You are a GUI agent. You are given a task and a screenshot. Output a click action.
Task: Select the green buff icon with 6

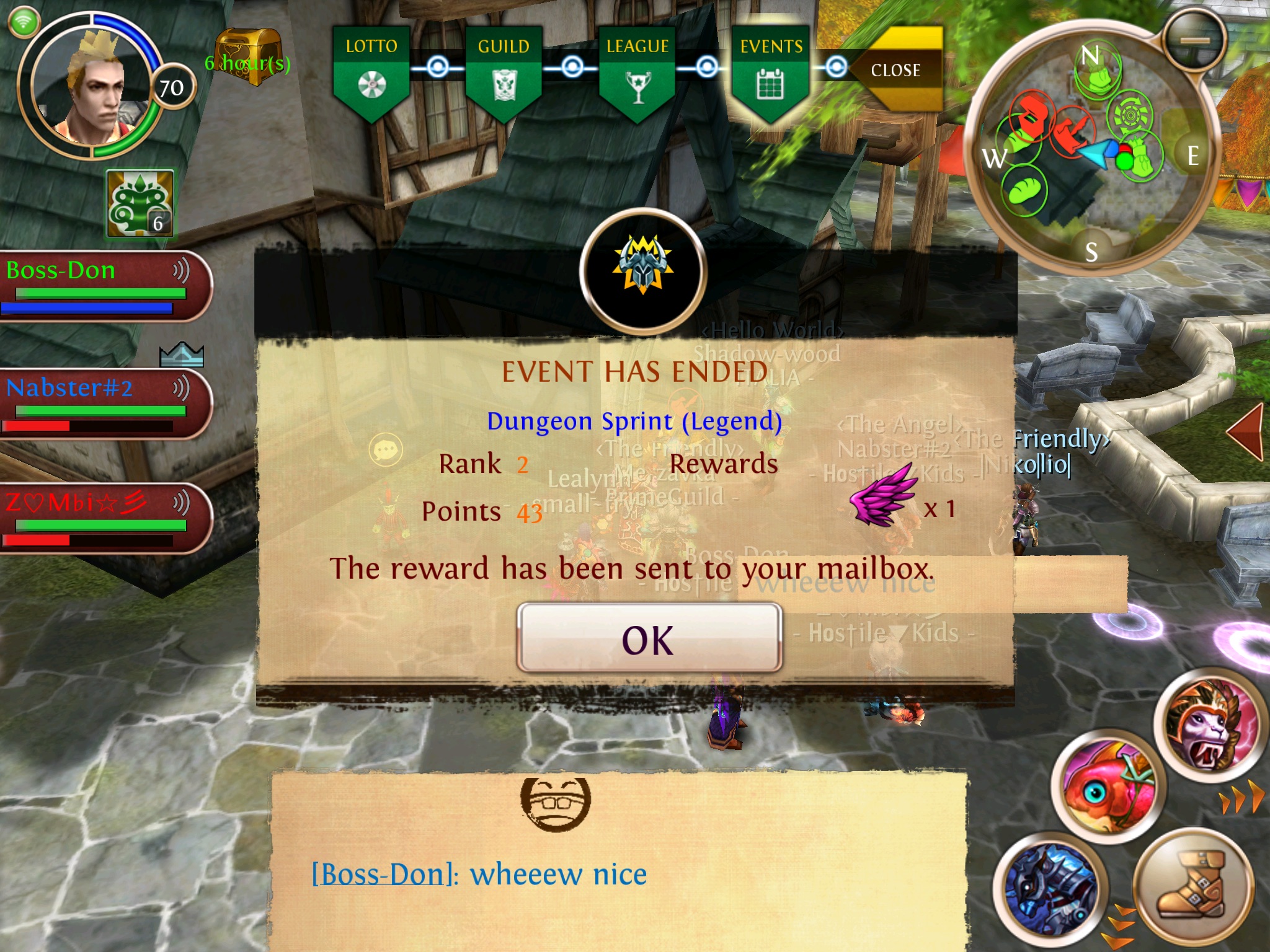click(140, 204)
